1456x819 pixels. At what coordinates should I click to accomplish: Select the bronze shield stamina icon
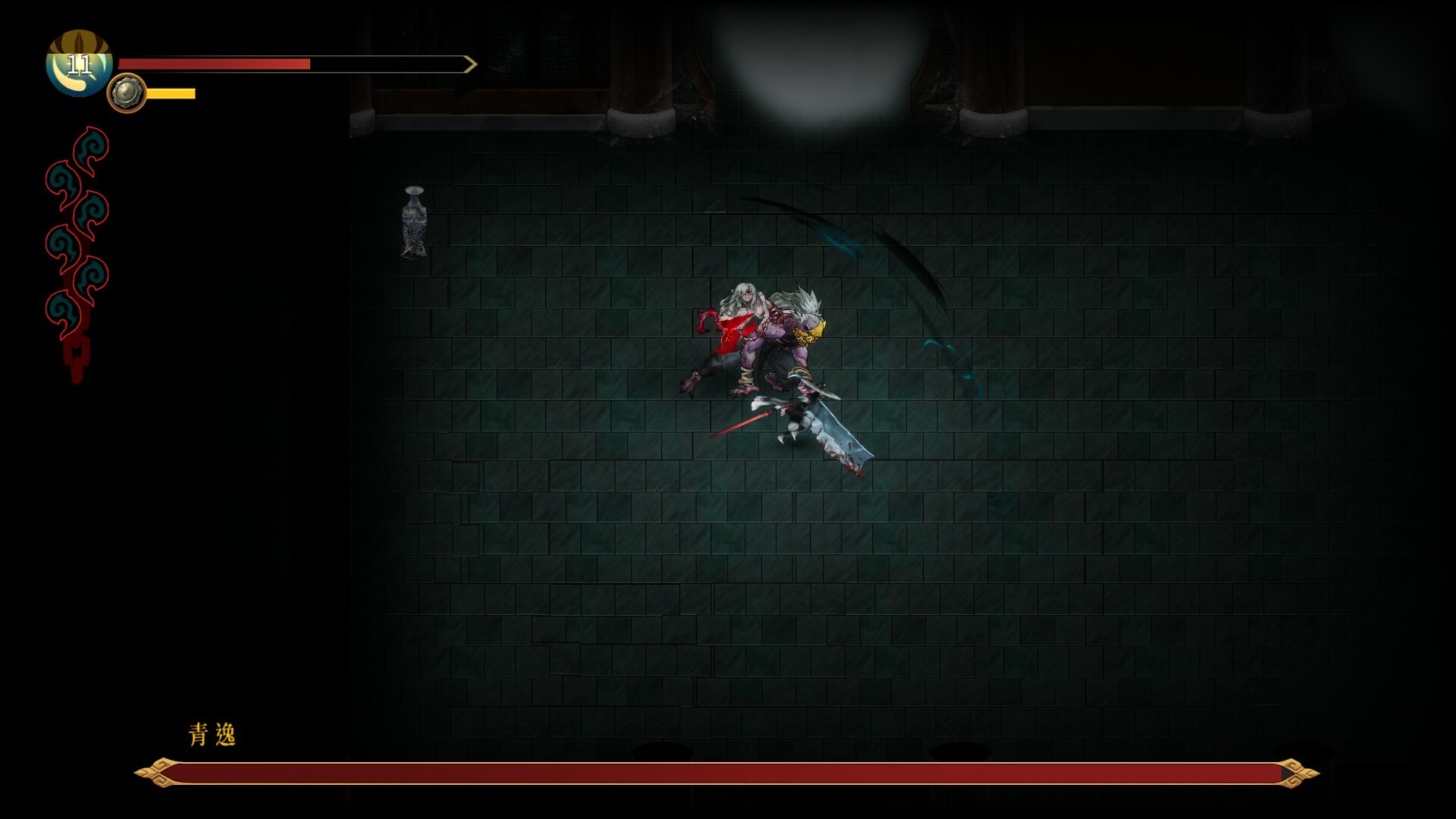[127, 93]
